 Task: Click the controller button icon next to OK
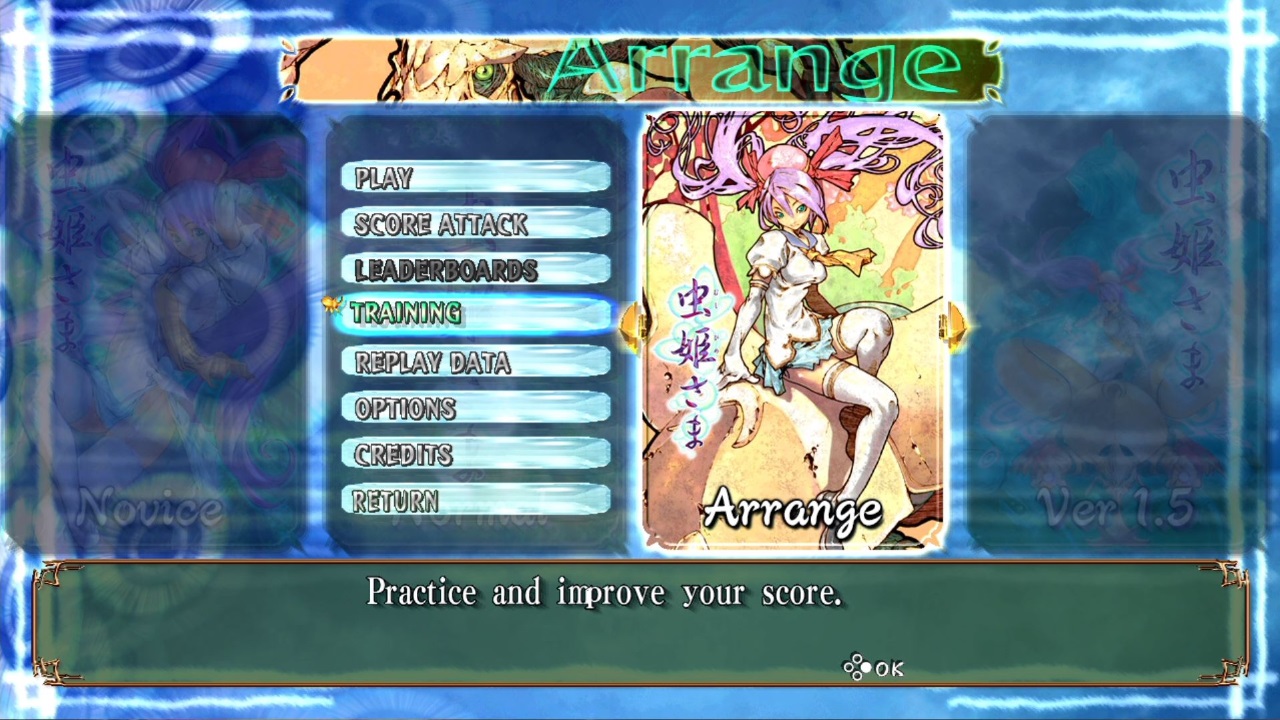[x=855, y=668]
